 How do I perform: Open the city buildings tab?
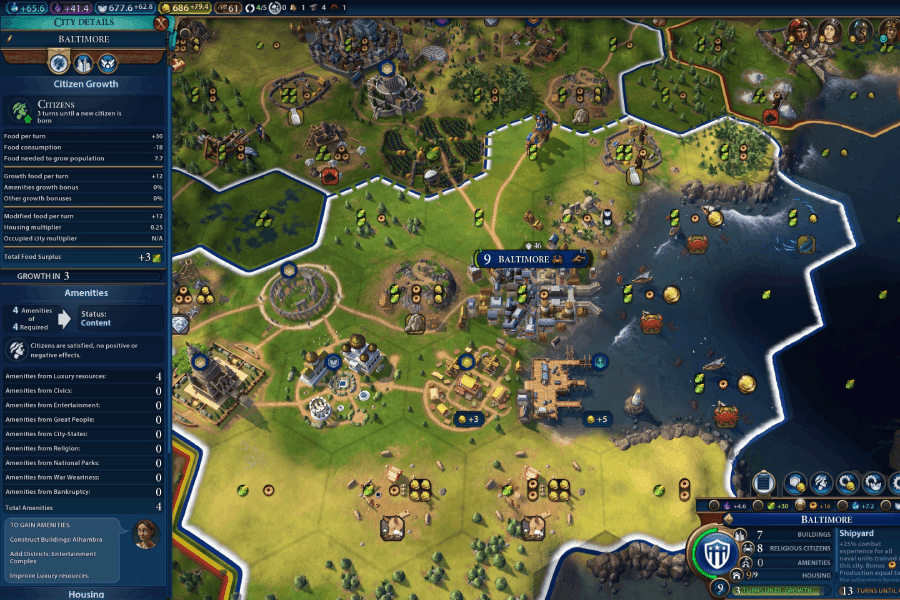point(83,63)
